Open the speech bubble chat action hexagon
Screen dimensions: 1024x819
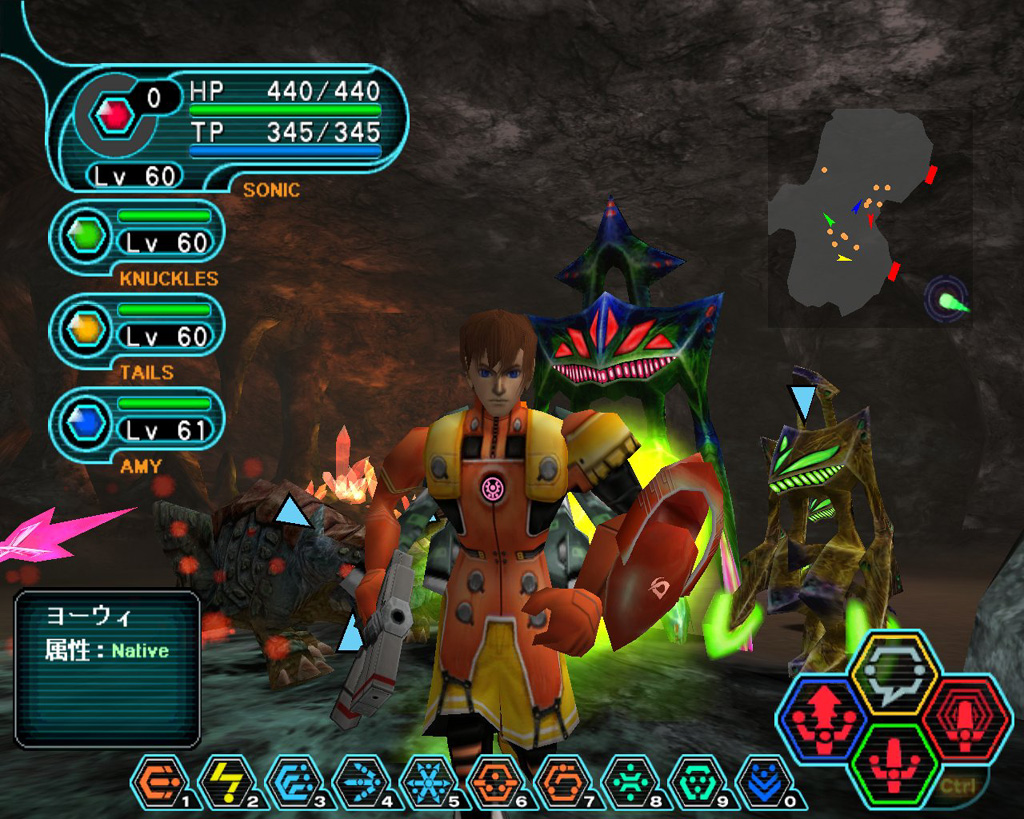click(x=894, y=672)
